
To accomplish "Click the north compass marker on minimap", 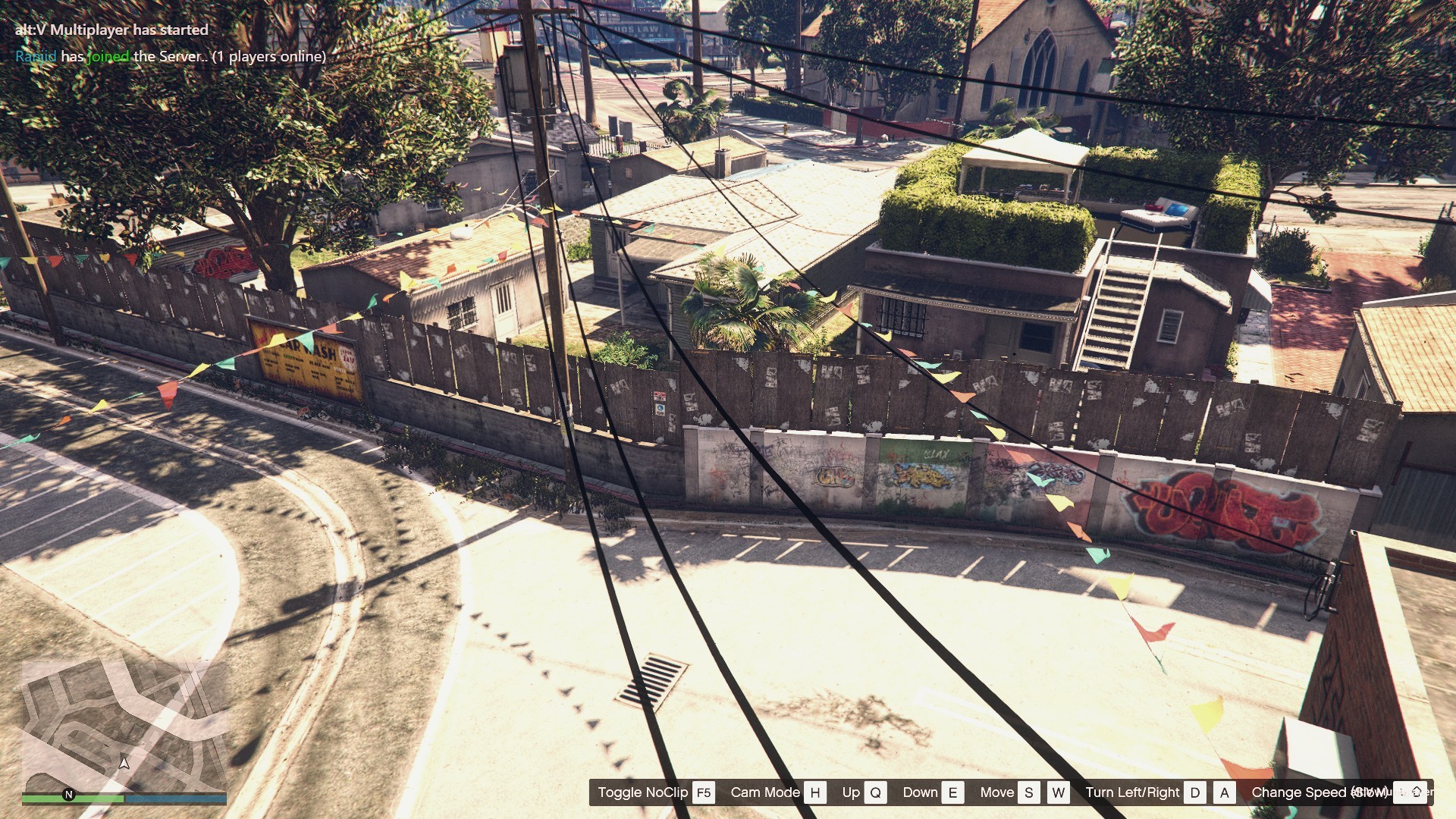I will click(x=69, y=794).
